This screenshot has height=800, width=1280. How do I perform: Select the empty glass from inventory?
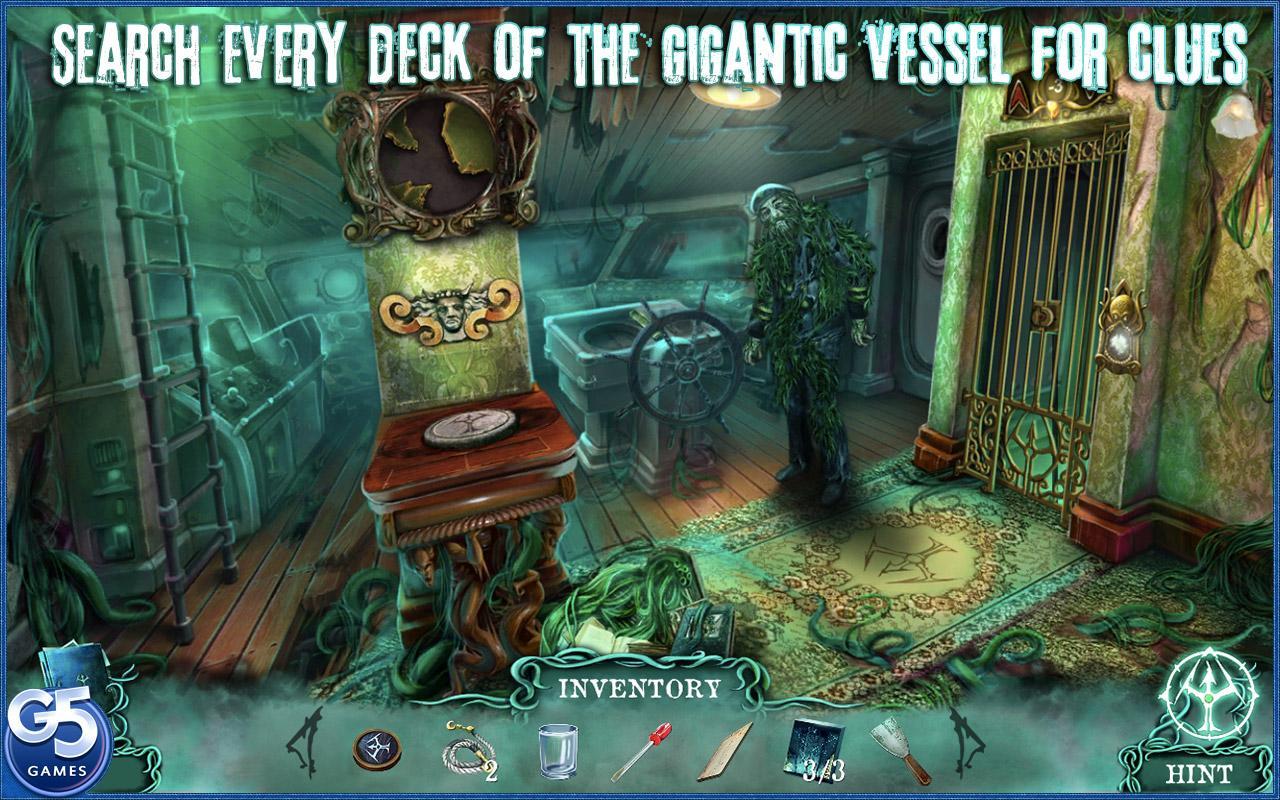click(x=556, y=750)
